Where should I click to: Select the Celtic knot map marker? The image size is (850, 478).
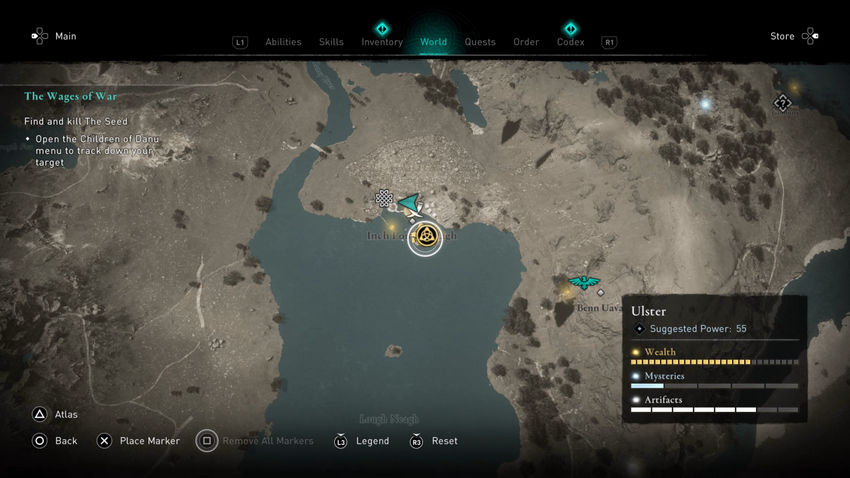[x=384, y=199]
